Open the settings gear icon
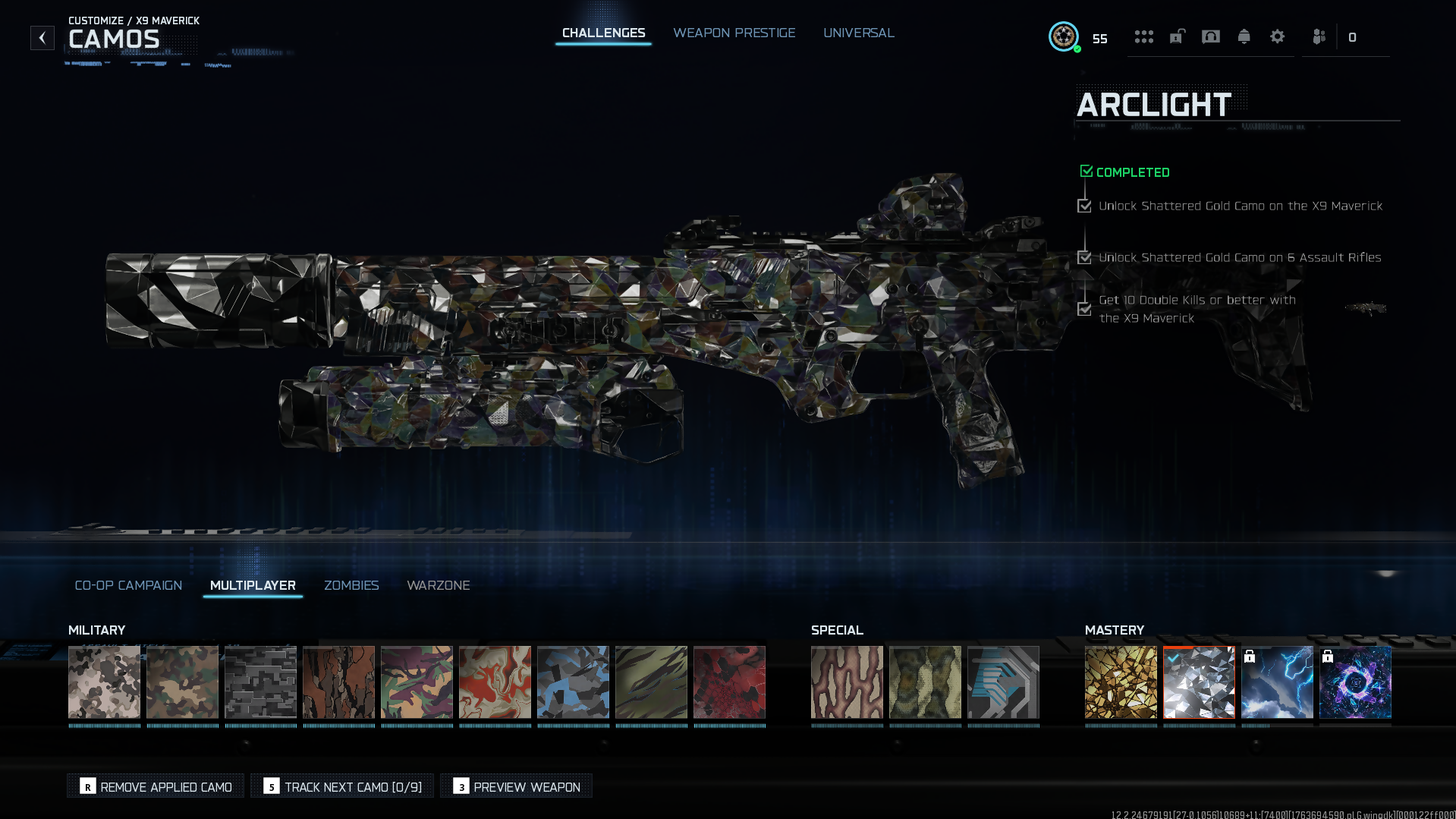The image size is (1456, 819). [x=1277, y=37]
